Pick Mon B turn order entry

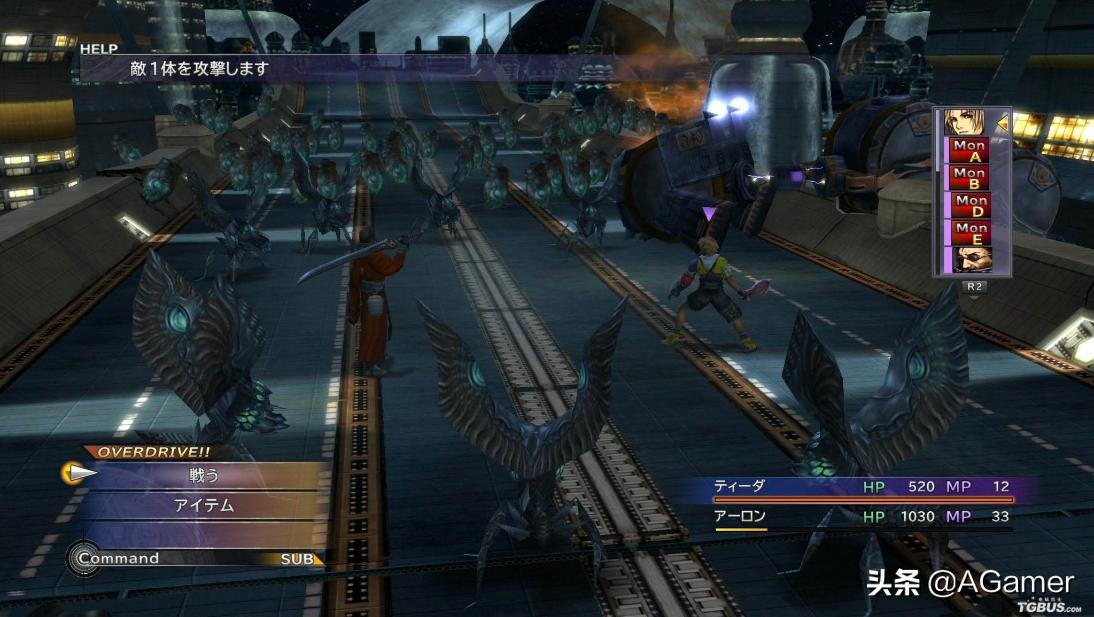970,178
